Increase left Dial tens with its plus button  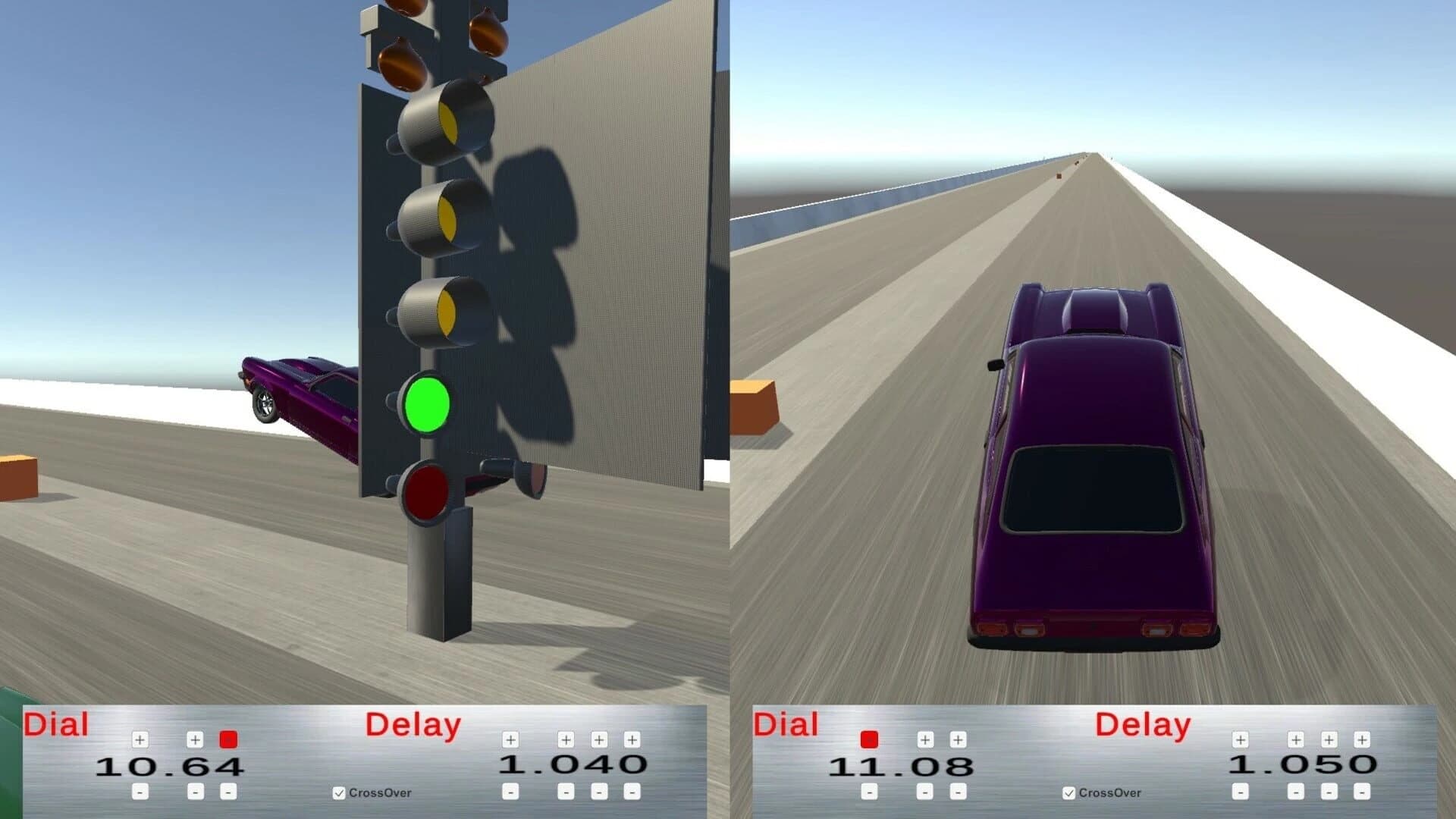140,741
